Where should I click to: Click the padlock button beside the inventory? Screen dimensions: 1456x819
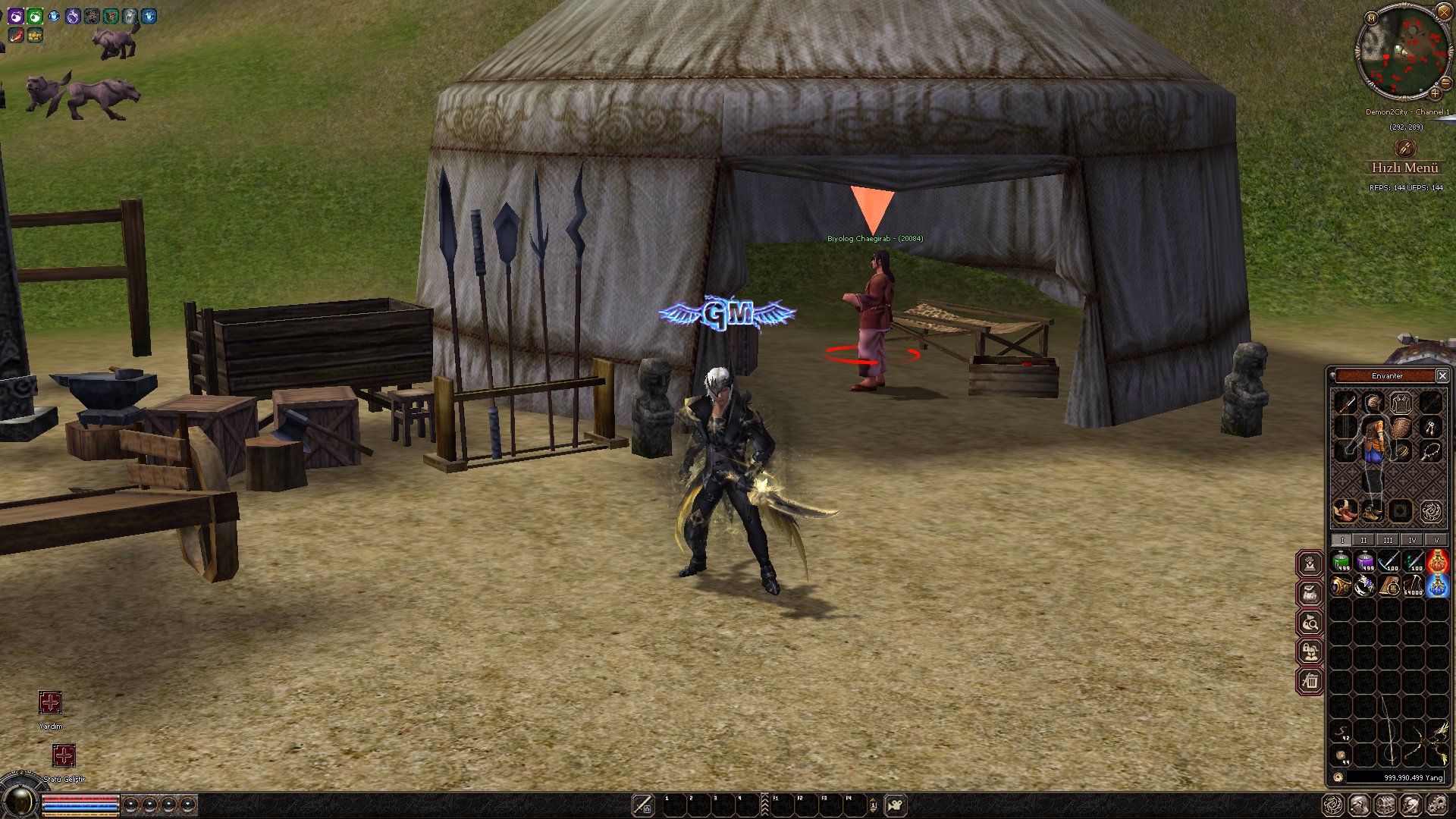pyautogui.click(x=1310, y=651)
